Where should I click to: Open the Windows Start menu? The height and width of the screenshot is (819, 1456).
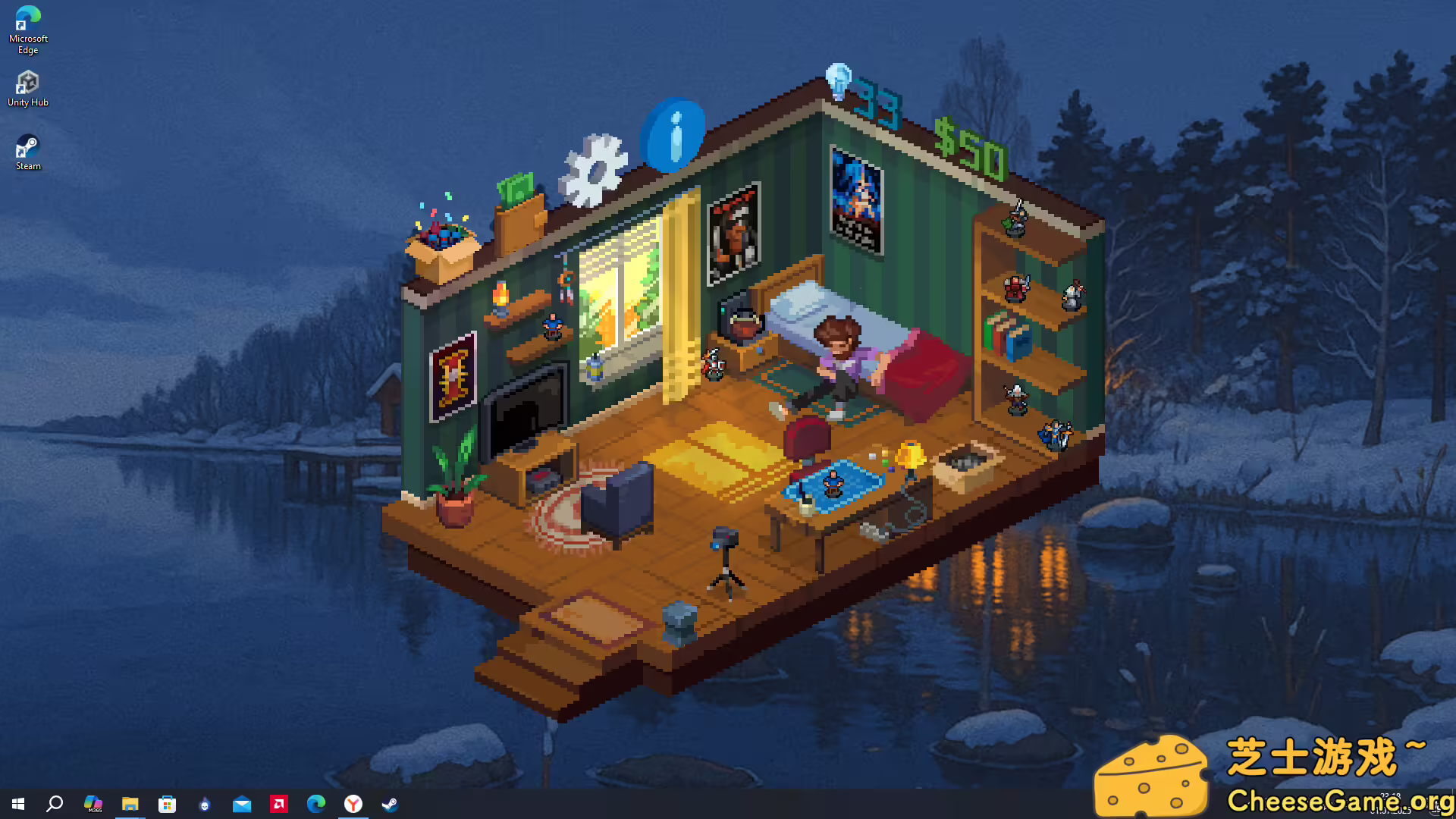(17, 804)
